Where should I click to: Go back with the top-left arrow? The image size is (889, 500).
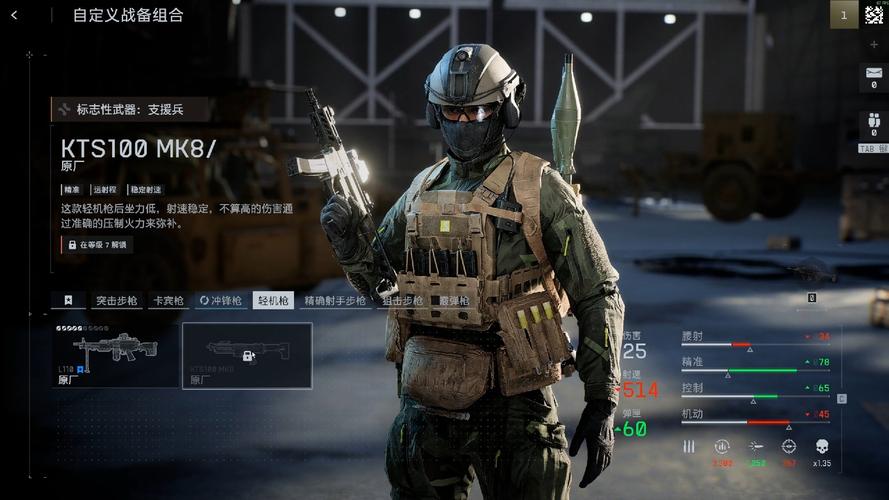coord(14,15)
